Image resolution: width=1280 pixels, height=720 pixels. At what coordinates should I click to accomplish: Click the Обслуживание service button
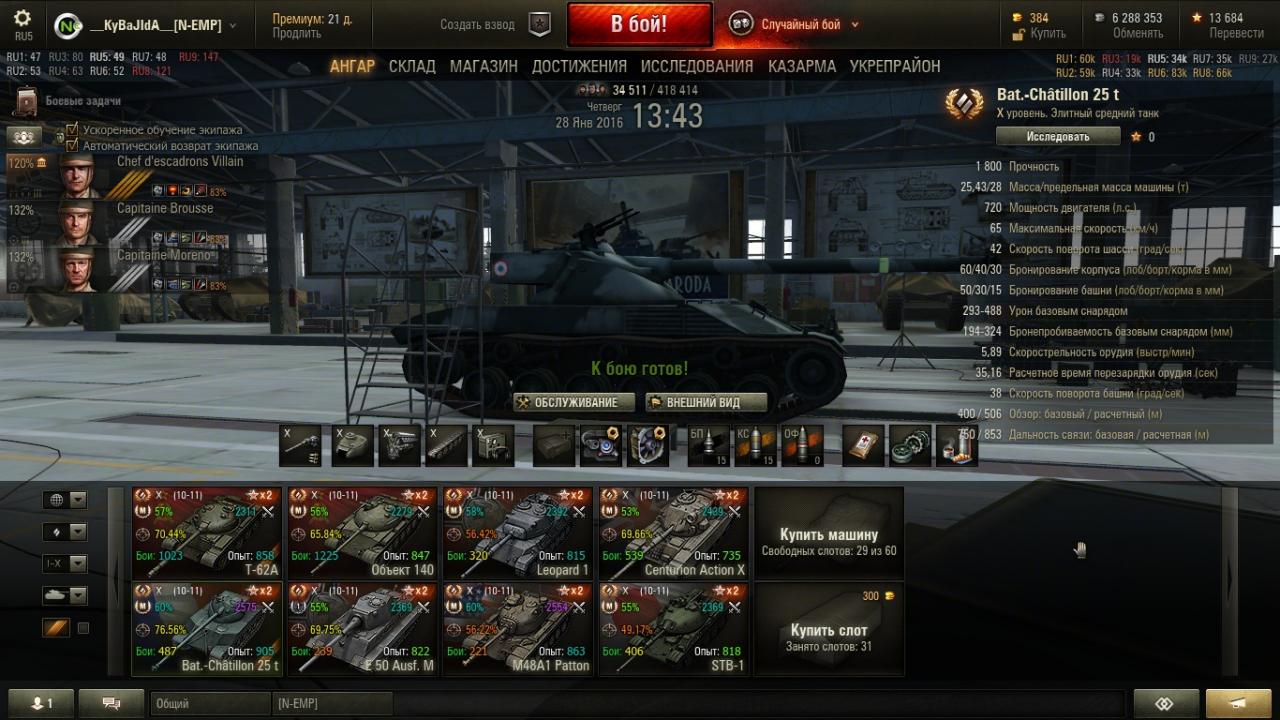coord(575,402)
